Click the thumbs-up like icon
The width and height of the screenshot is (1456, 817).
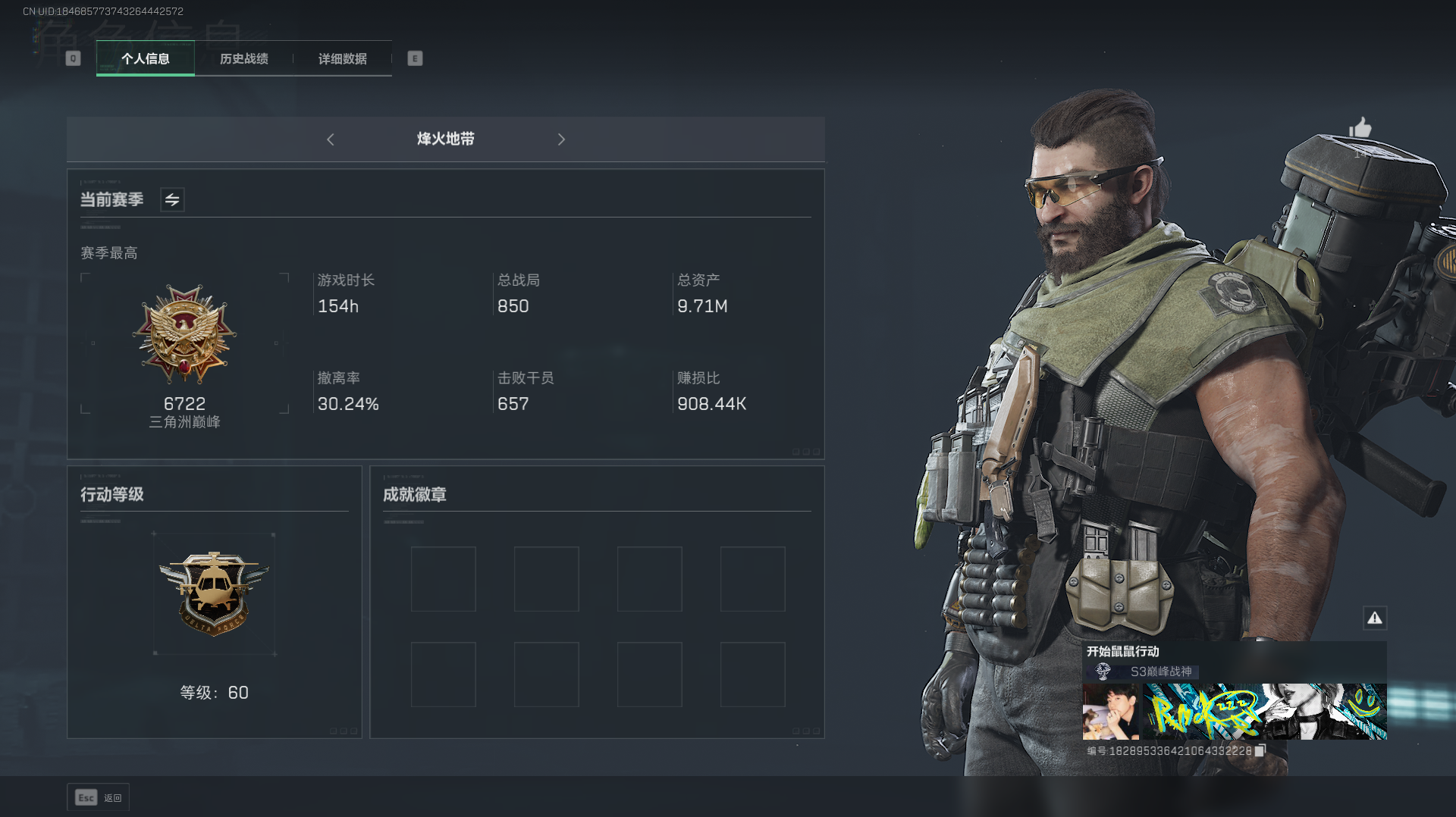point(1360,127)
